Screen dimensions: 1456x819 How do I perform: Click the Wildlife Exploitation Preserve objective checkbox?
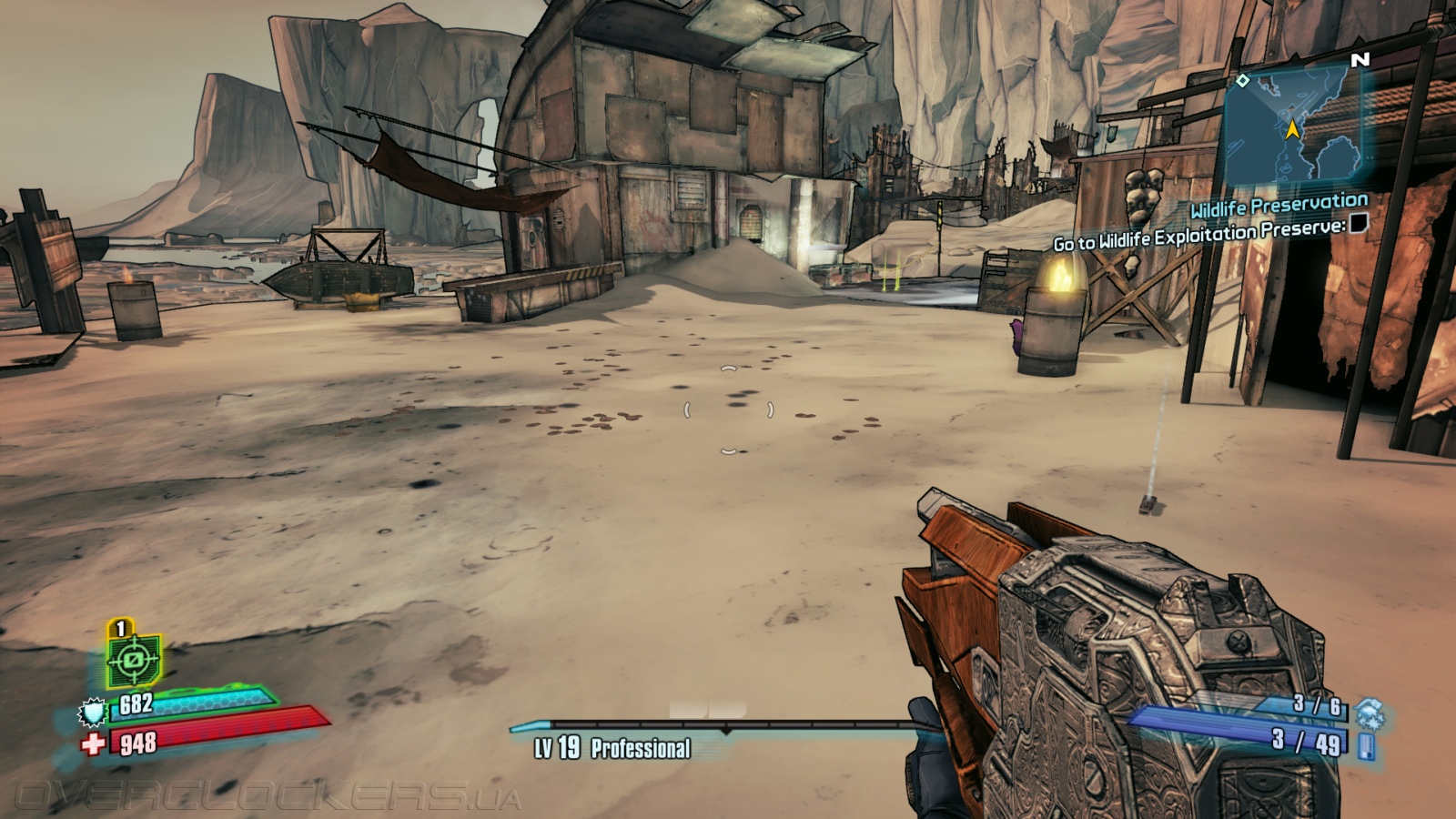coord(1358,222)
